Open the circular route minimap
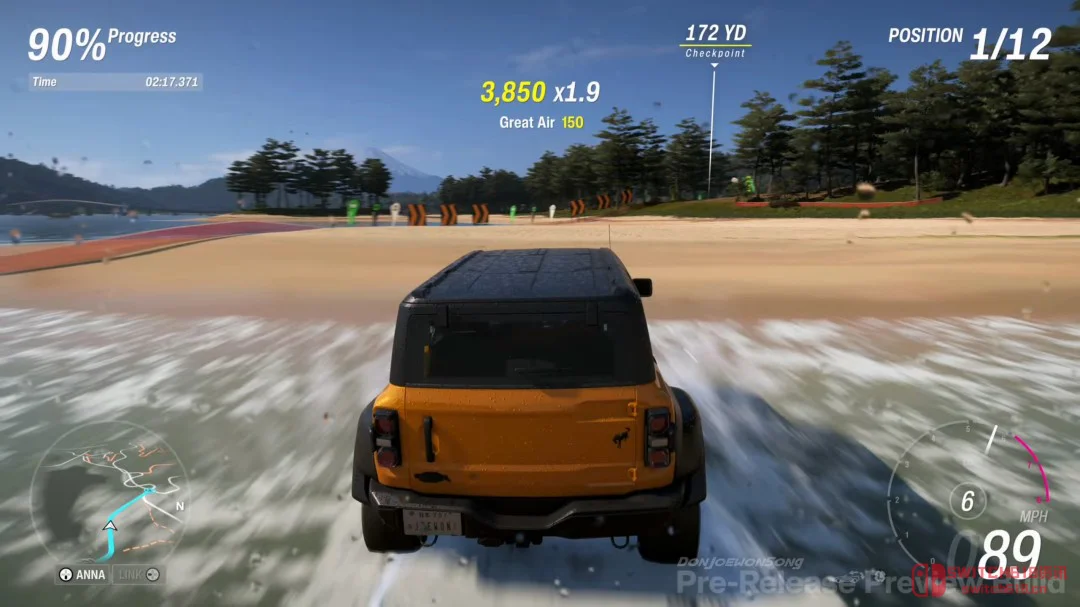 tap(108, 492)
